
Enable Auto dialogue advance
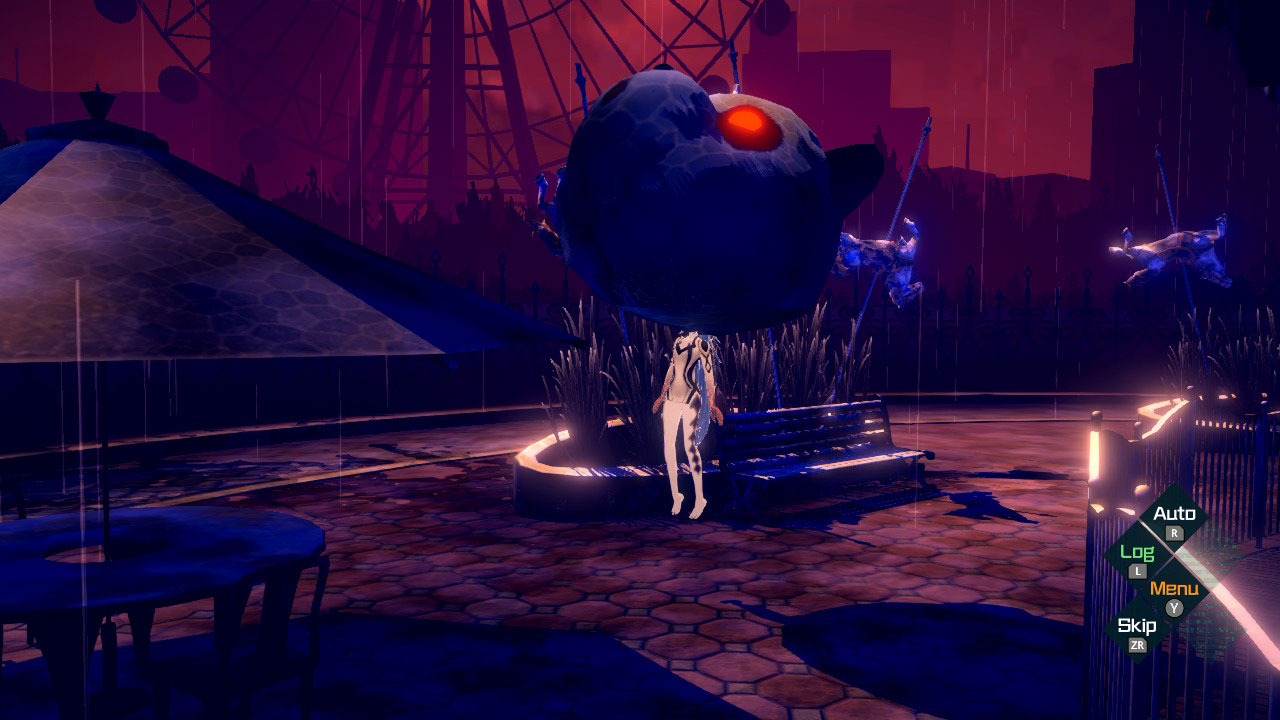click(1174, 516)
